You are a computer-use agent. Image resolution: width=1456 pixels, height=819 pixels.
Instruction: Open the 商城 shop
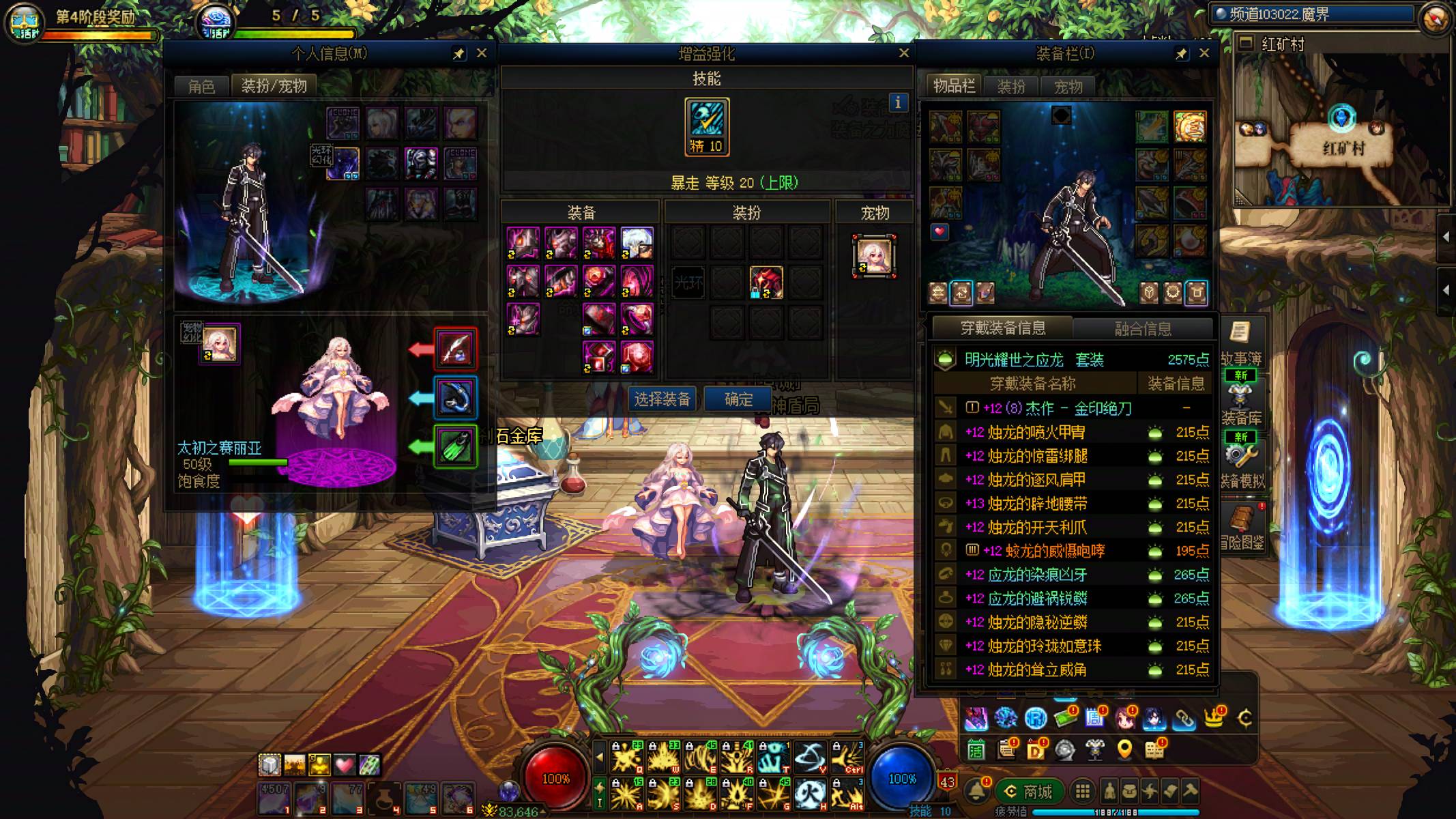(1029, 792)
